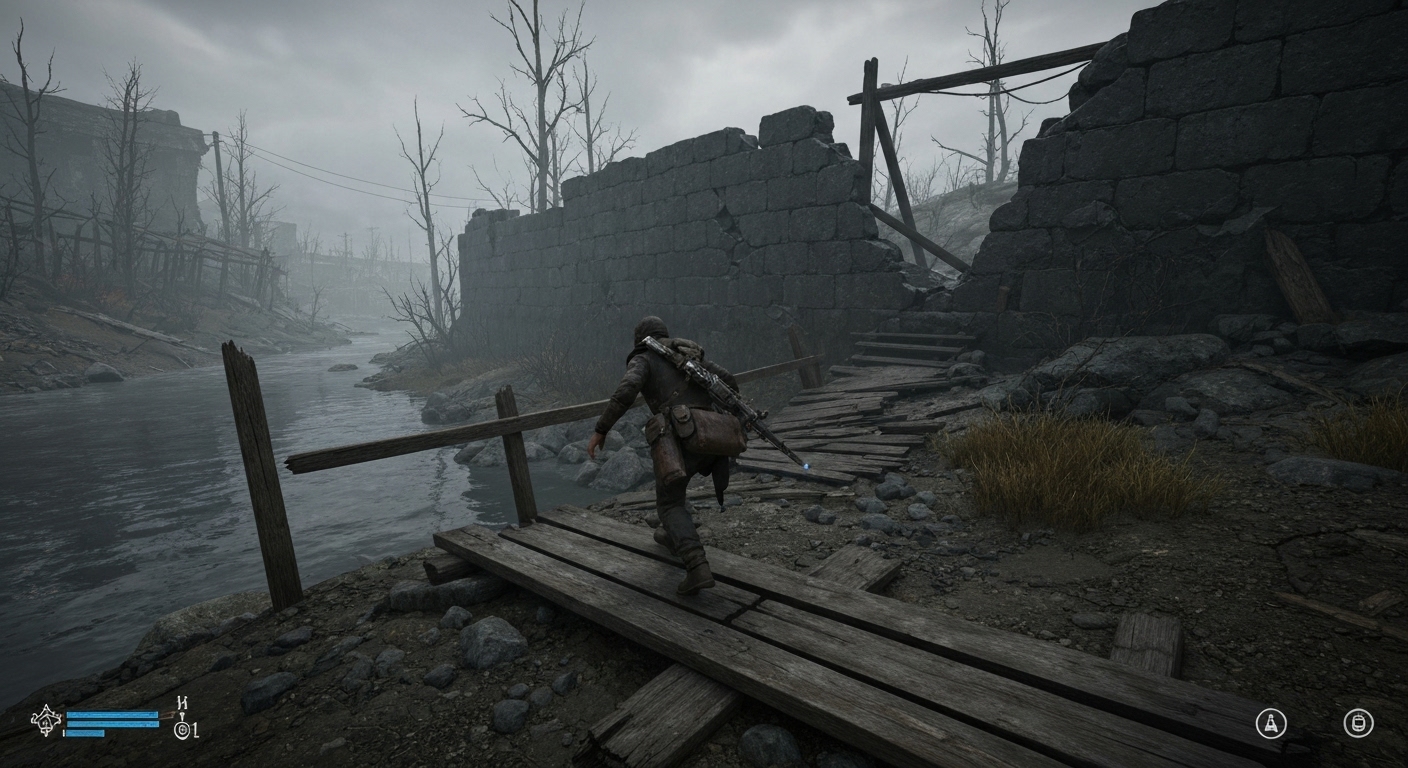1408x768 pixels.
Task: Click the middle blue status bar
Action: click(x=113, y=724)
